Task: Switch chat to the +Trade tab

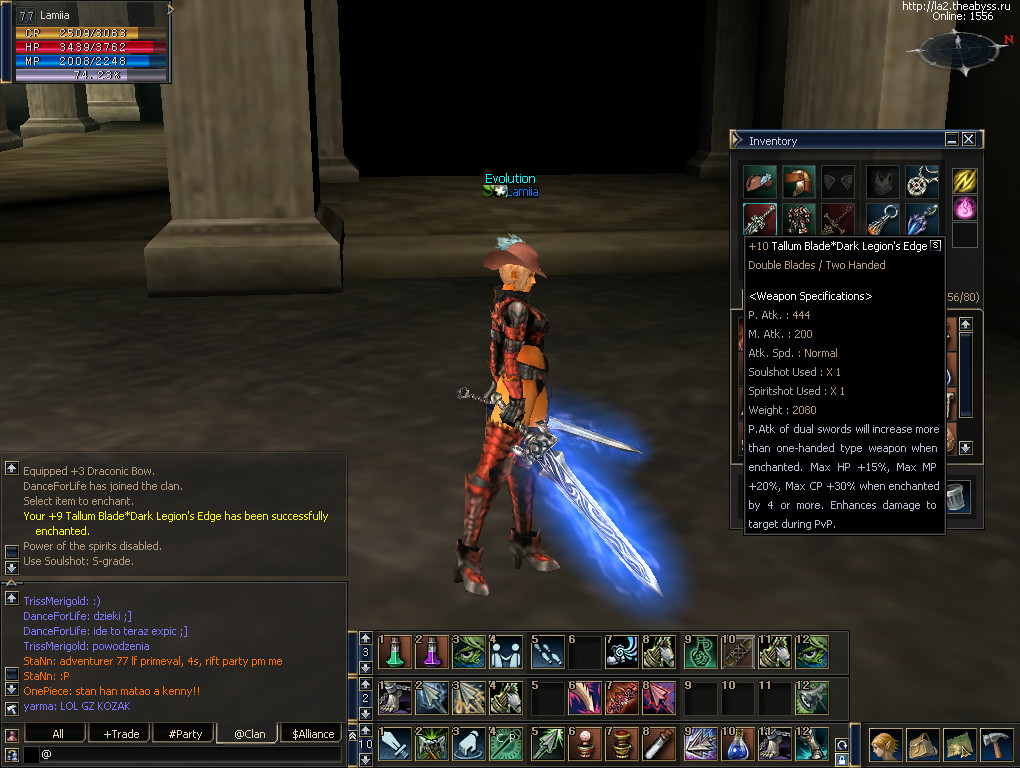Action: 121,733
